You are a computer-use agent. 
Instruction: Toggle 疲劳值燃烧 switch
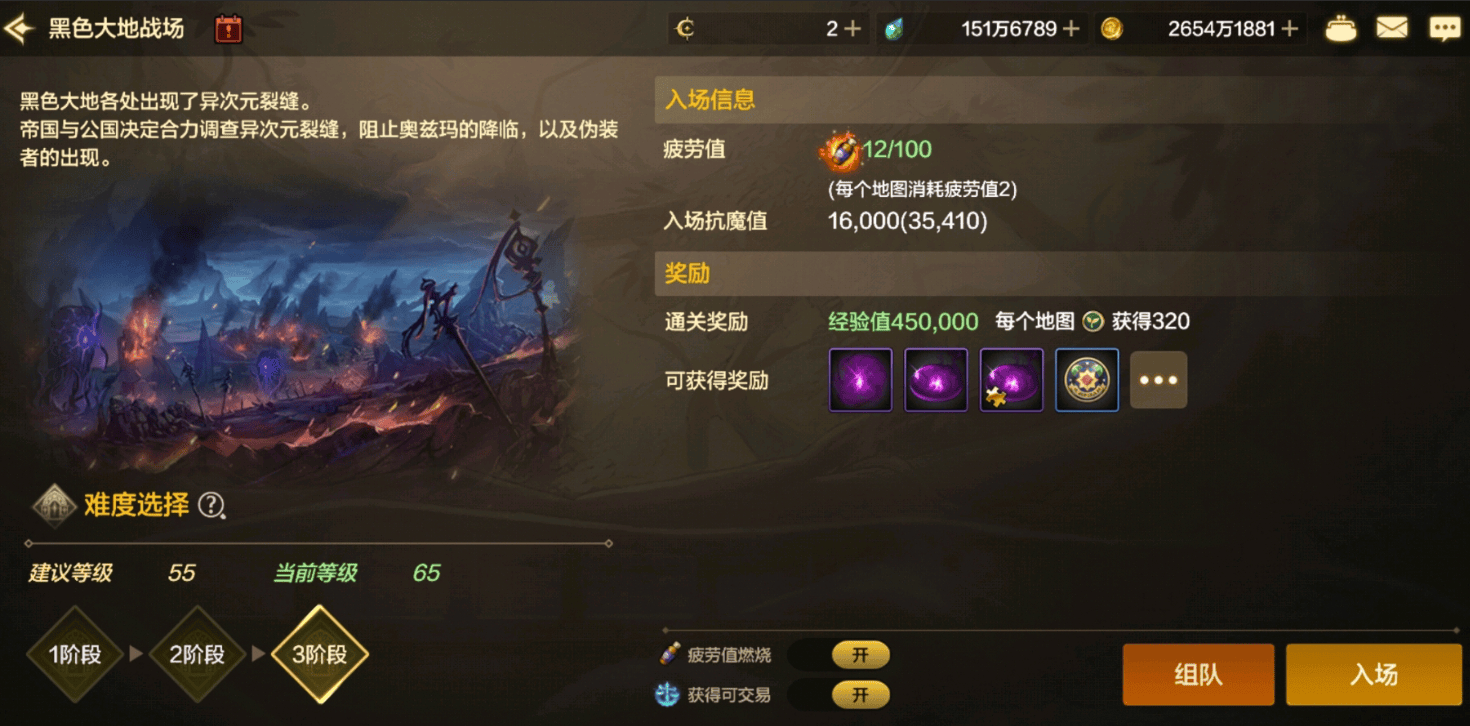click(x=859, y=655)
